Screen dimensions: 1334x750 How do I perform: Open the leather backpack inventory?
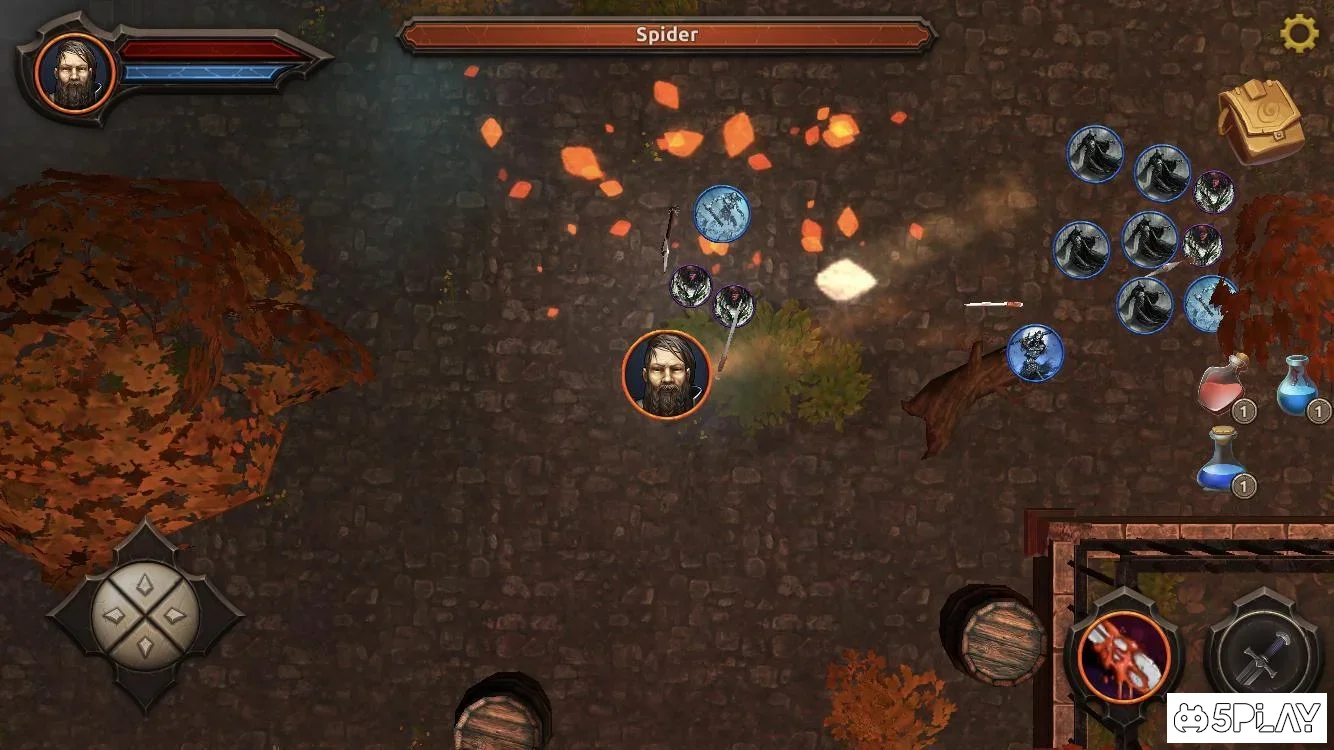click(x=1260, y=121)
